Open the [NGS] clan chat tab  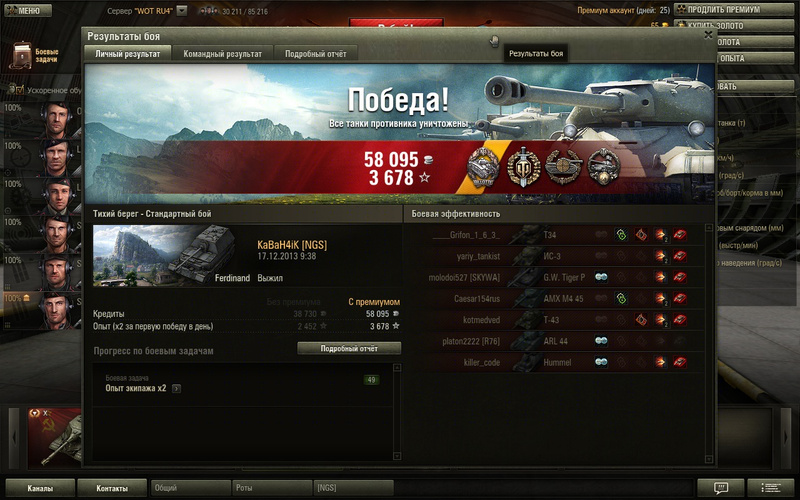(x=352, y=488)
